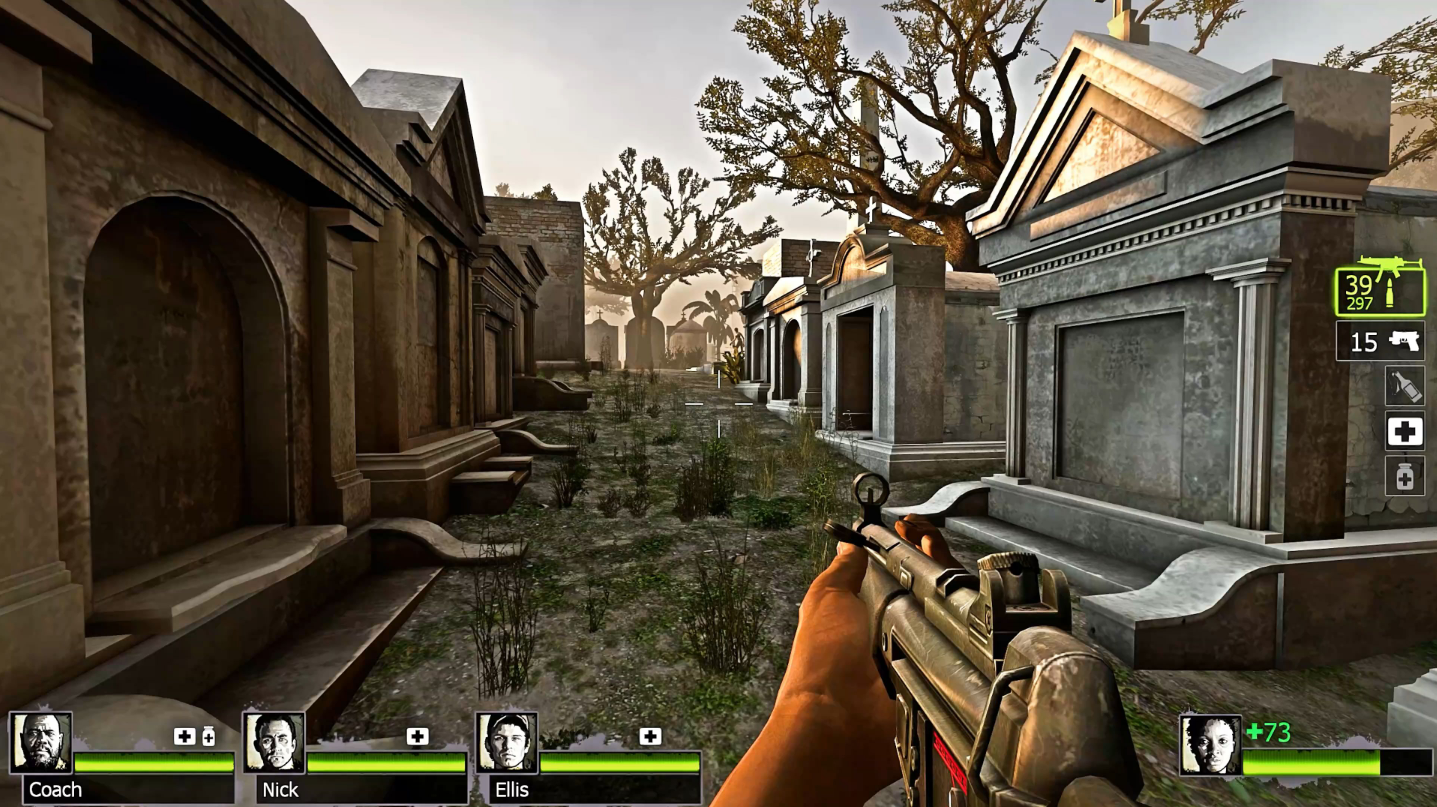This screenshot has height=807, width=1437.
Task: Click Coach's pill bottle indicator
Action: pos(208,737)
